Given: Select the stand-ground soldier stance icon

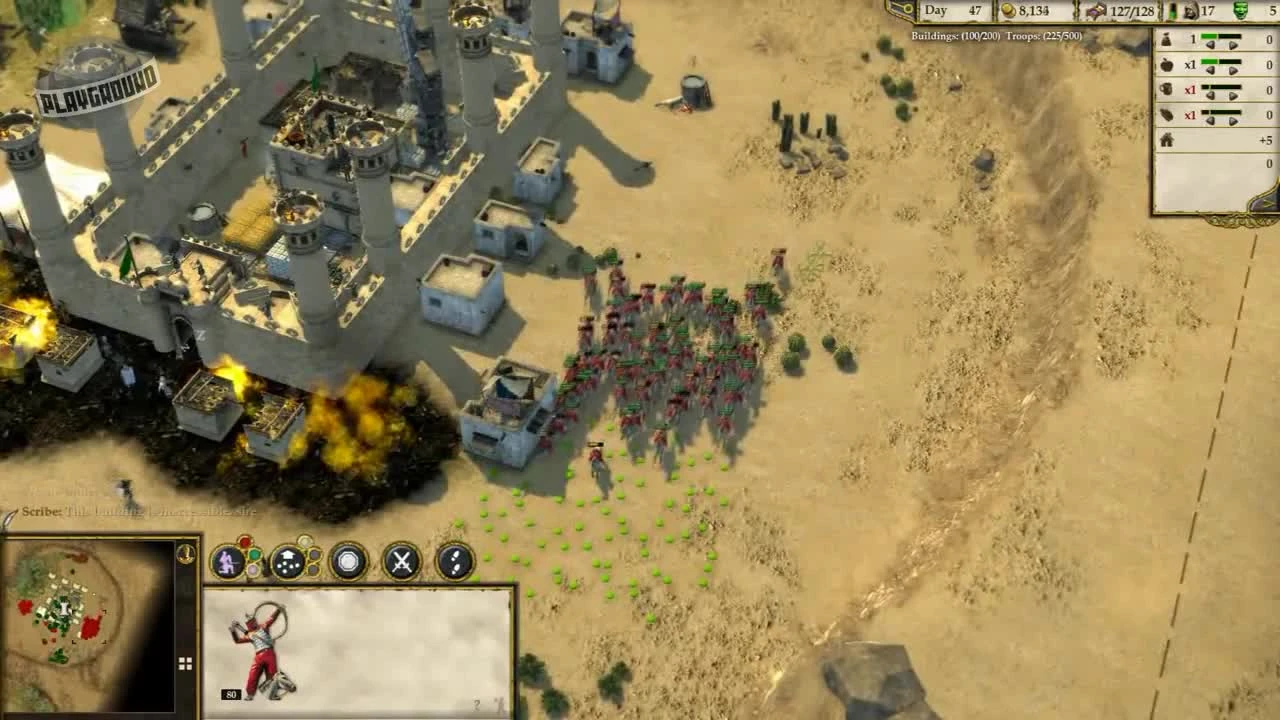Looking at the screenshot, I should click(227, 562).
